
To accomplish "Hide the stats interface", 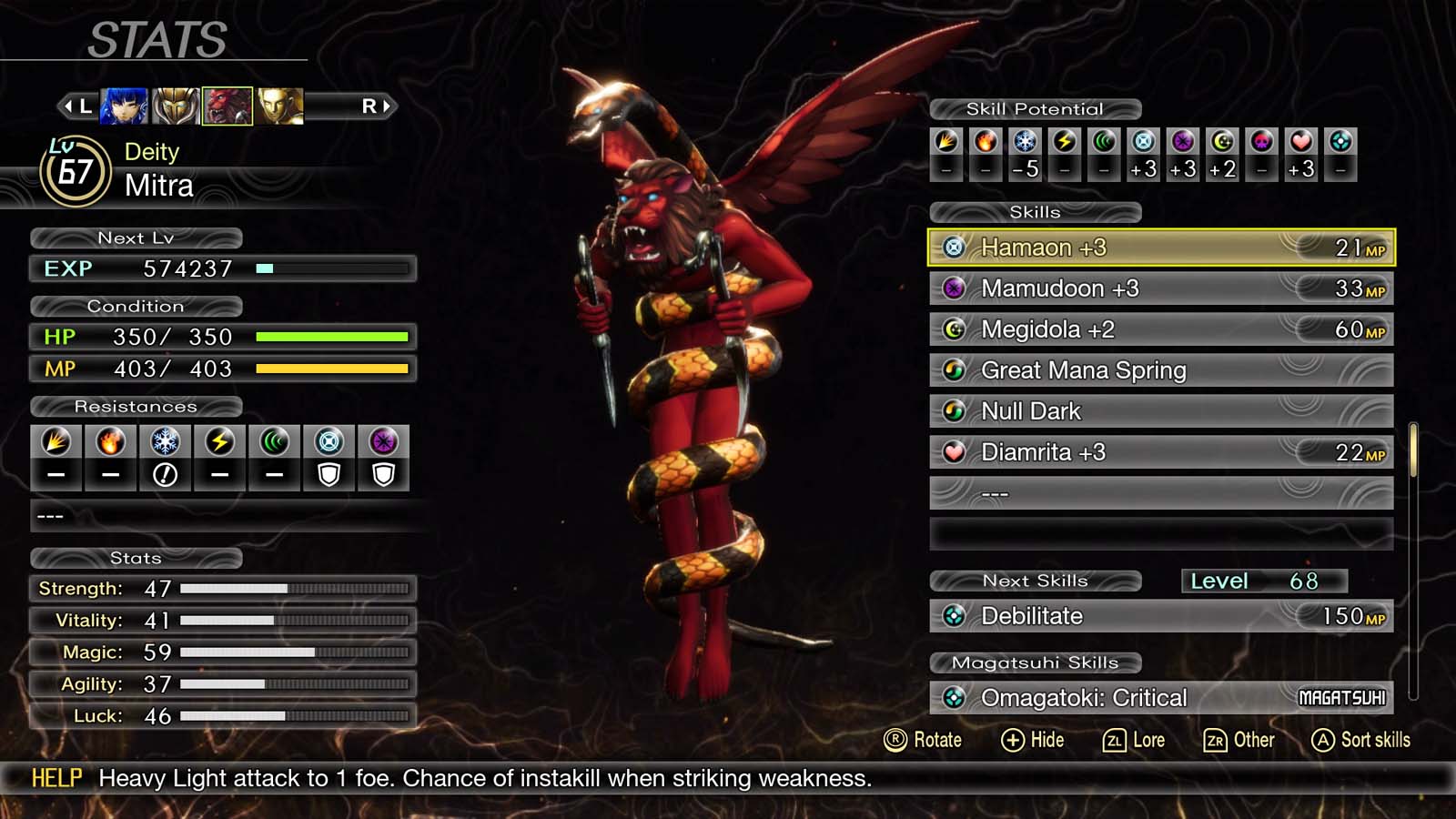I will pyautogui.click(x=1033, y=740).
